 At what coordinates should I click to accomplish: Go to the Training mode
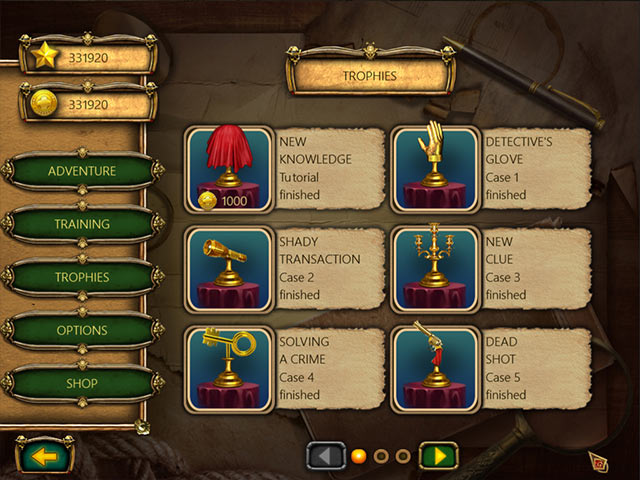click(x=82, y=224)
